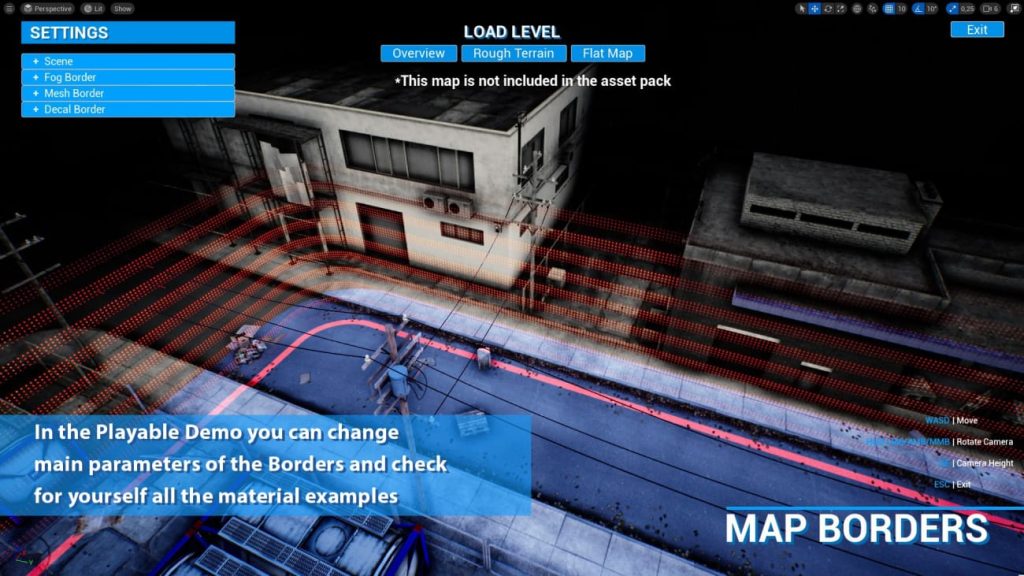1024x576 pixels.
Task: Expand the Decal Border section
Action: pyautogui.click(x=128, y=109)
